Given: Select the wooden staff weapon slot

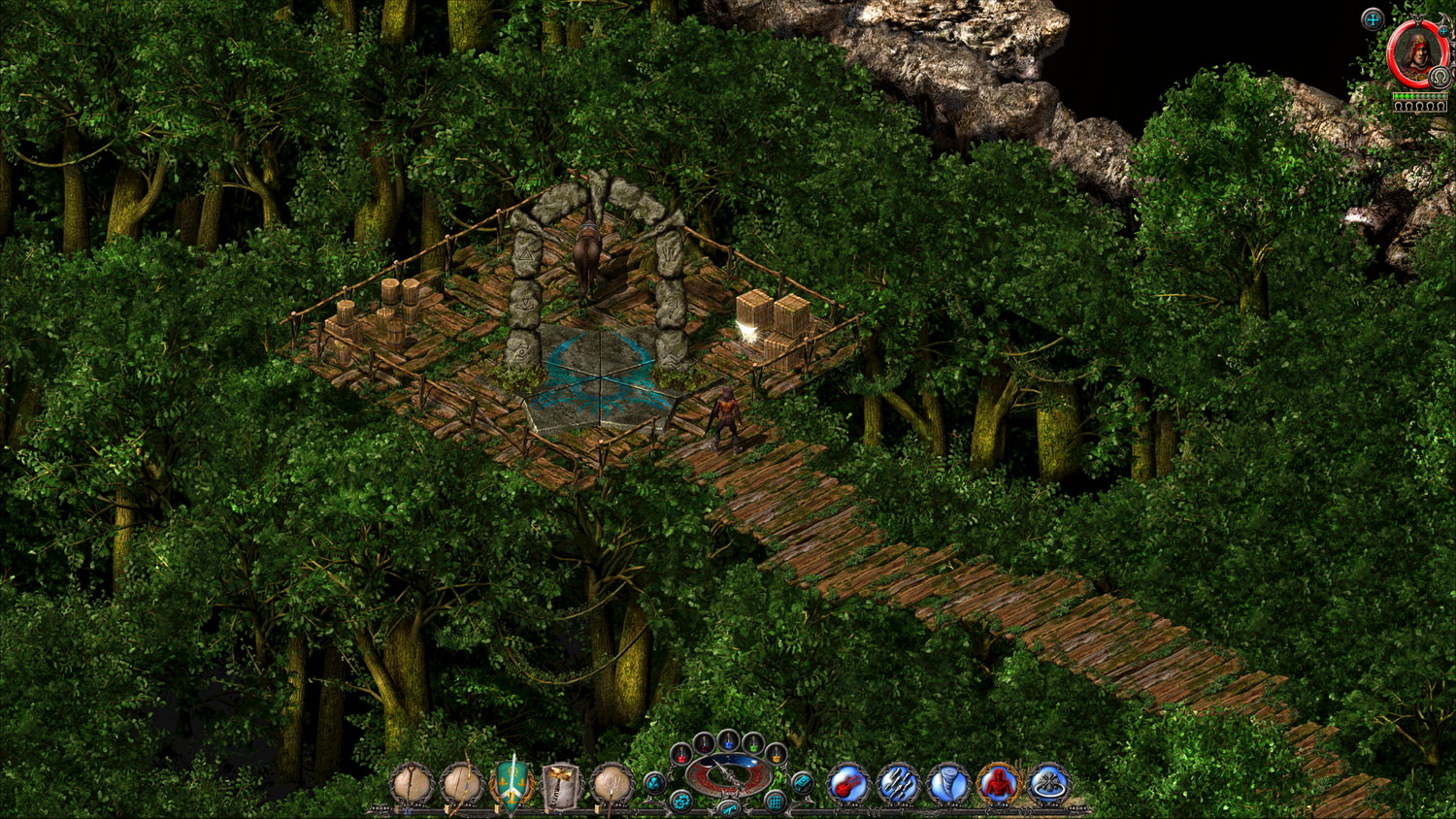Looking at the screenshot, I should pos(413,783).
